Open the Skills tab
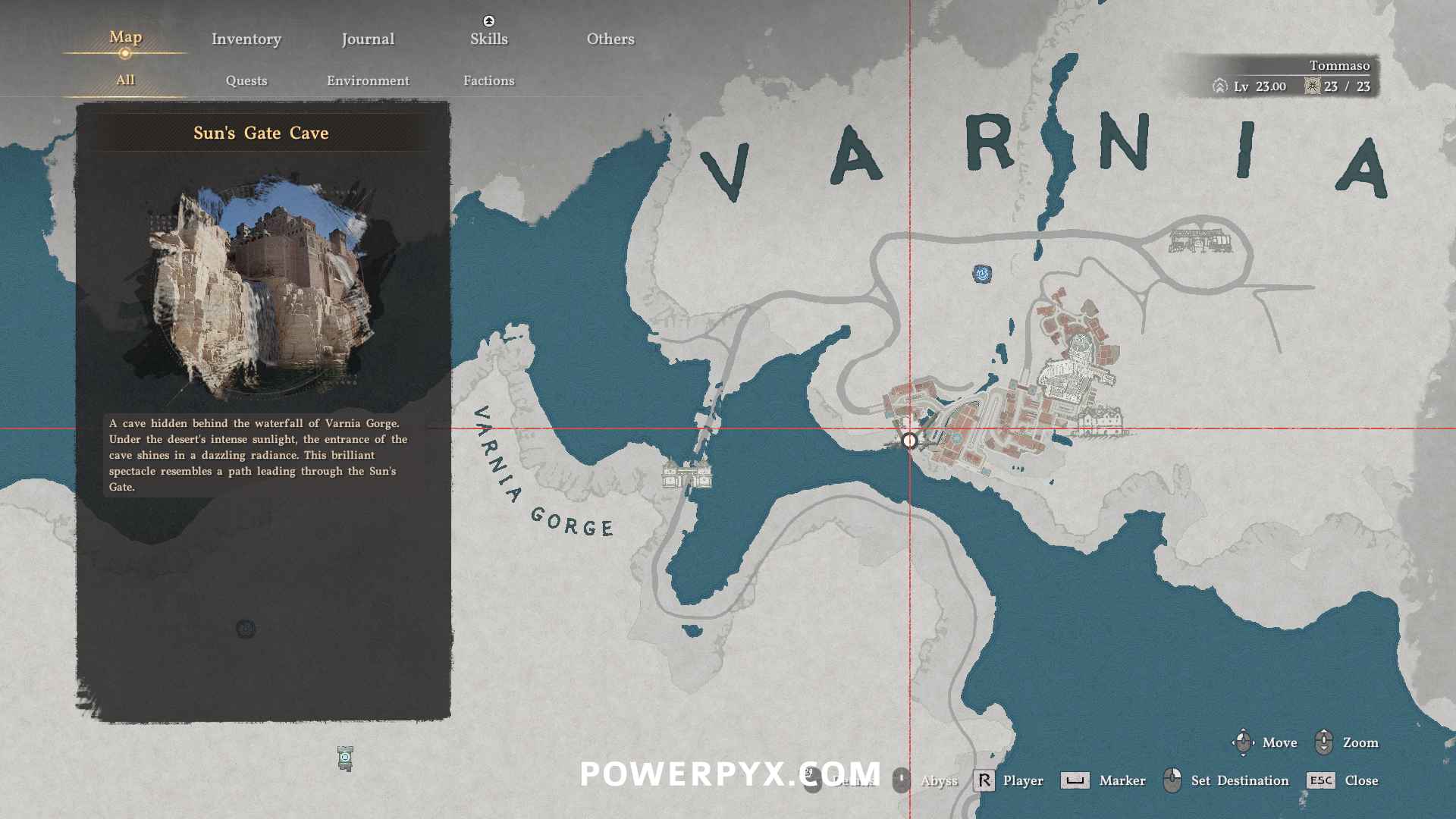This screenshot has height=819, width=1456. pyautogui.click(x=488, y=39)
